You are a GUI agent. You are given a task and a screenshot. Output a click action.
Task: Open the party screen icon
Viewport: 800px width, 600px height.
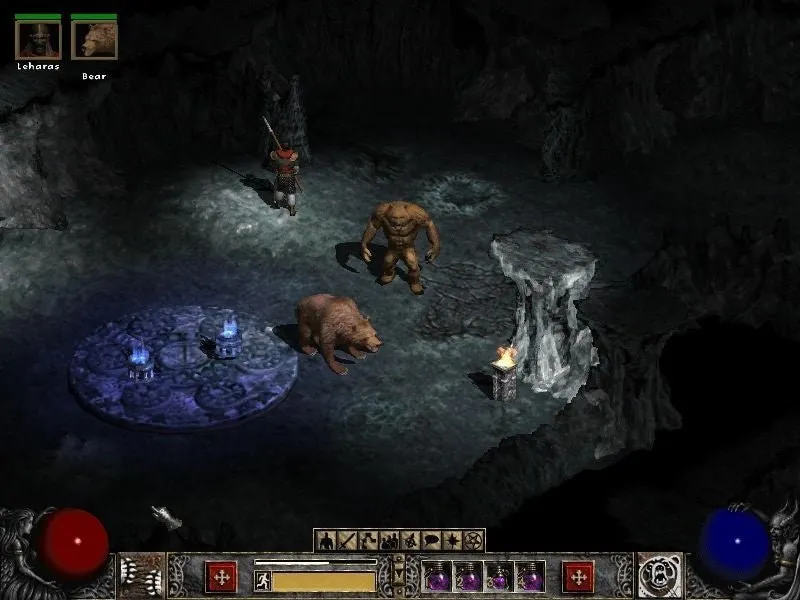pos(389,541)
